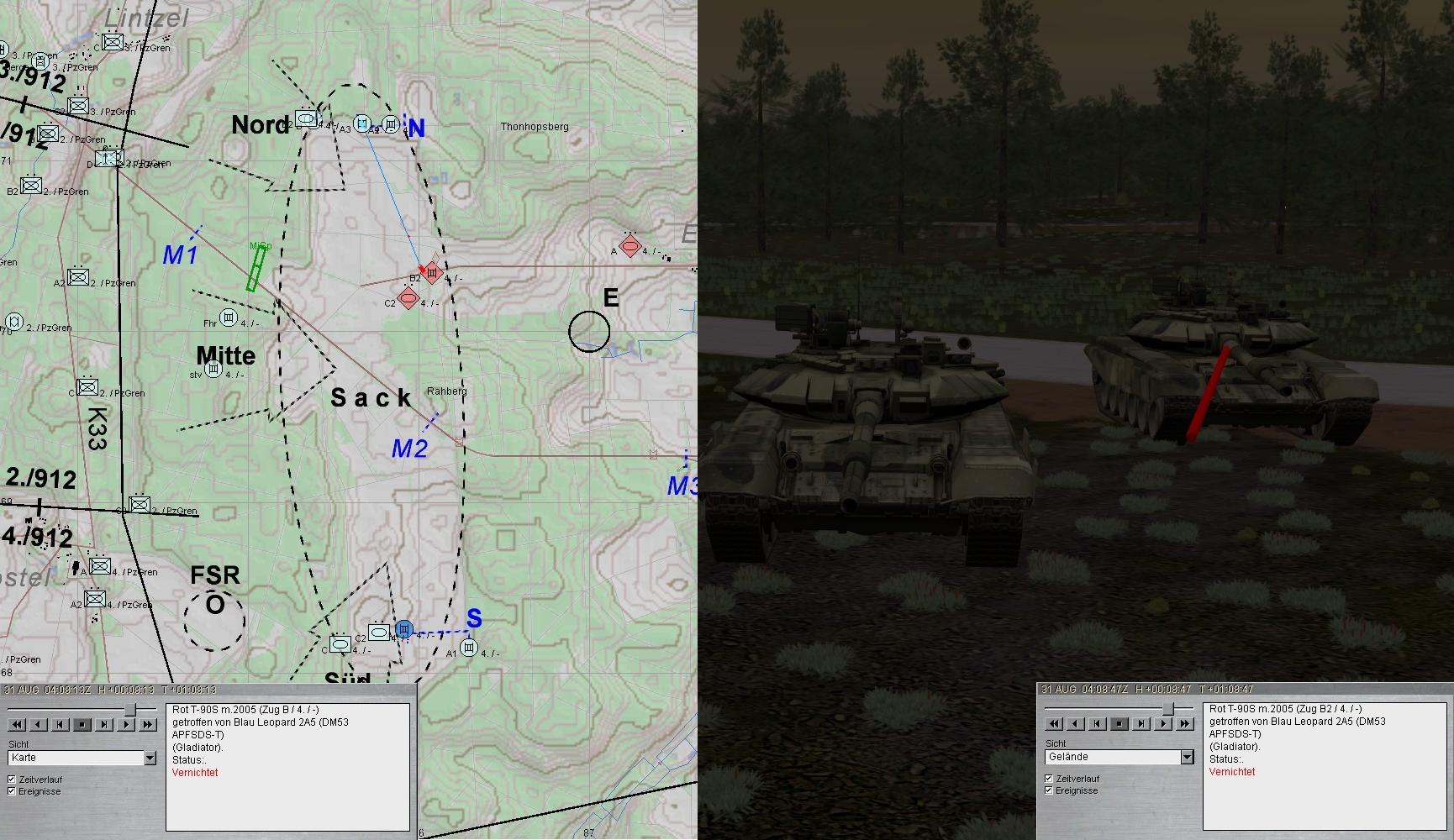Rewind fast in the Karte replay panel

tap(16, 724)
